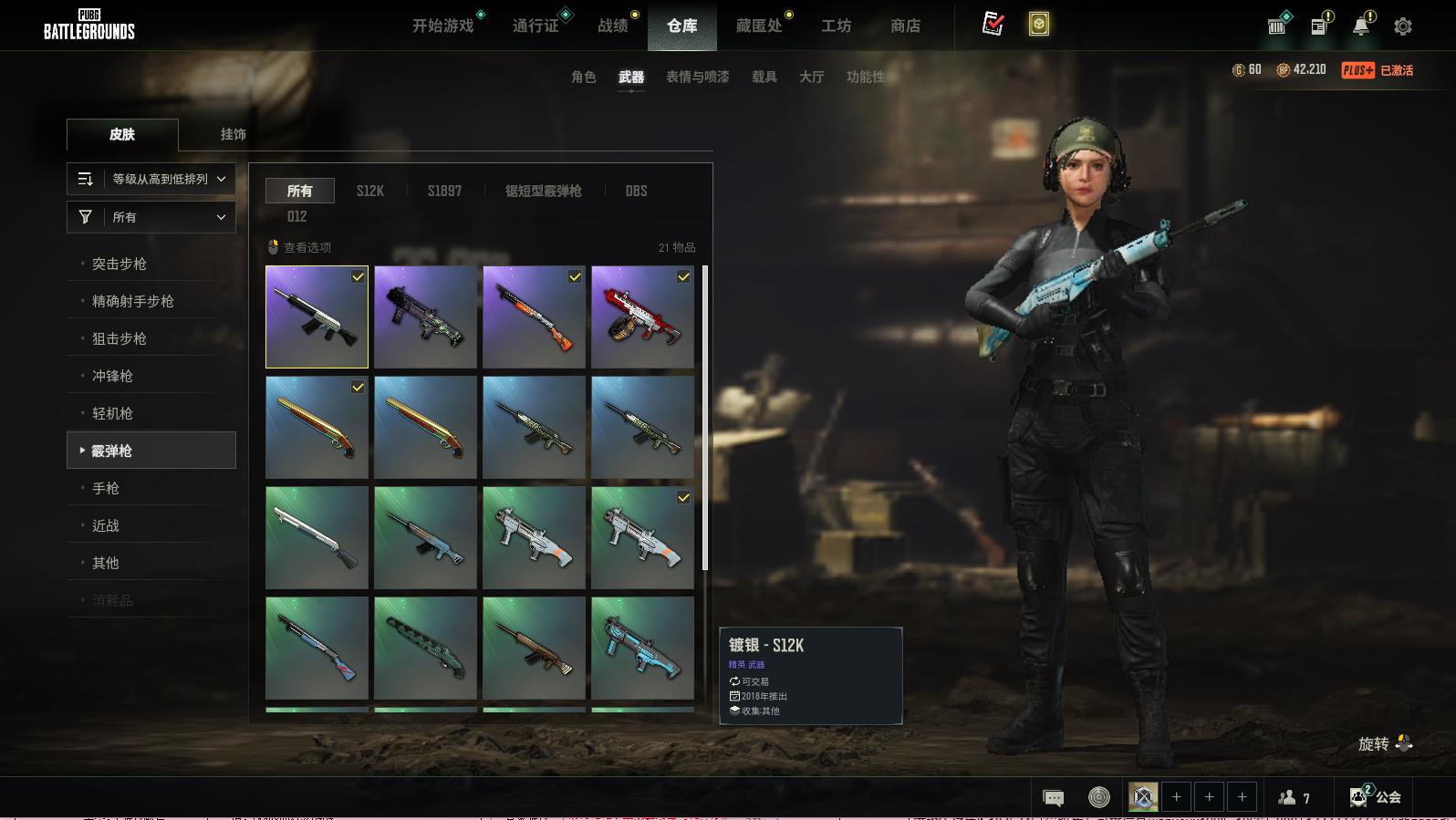Select the red drum-magazine shotgun skin
This screenshot has height=820, width=1456.
642,317
